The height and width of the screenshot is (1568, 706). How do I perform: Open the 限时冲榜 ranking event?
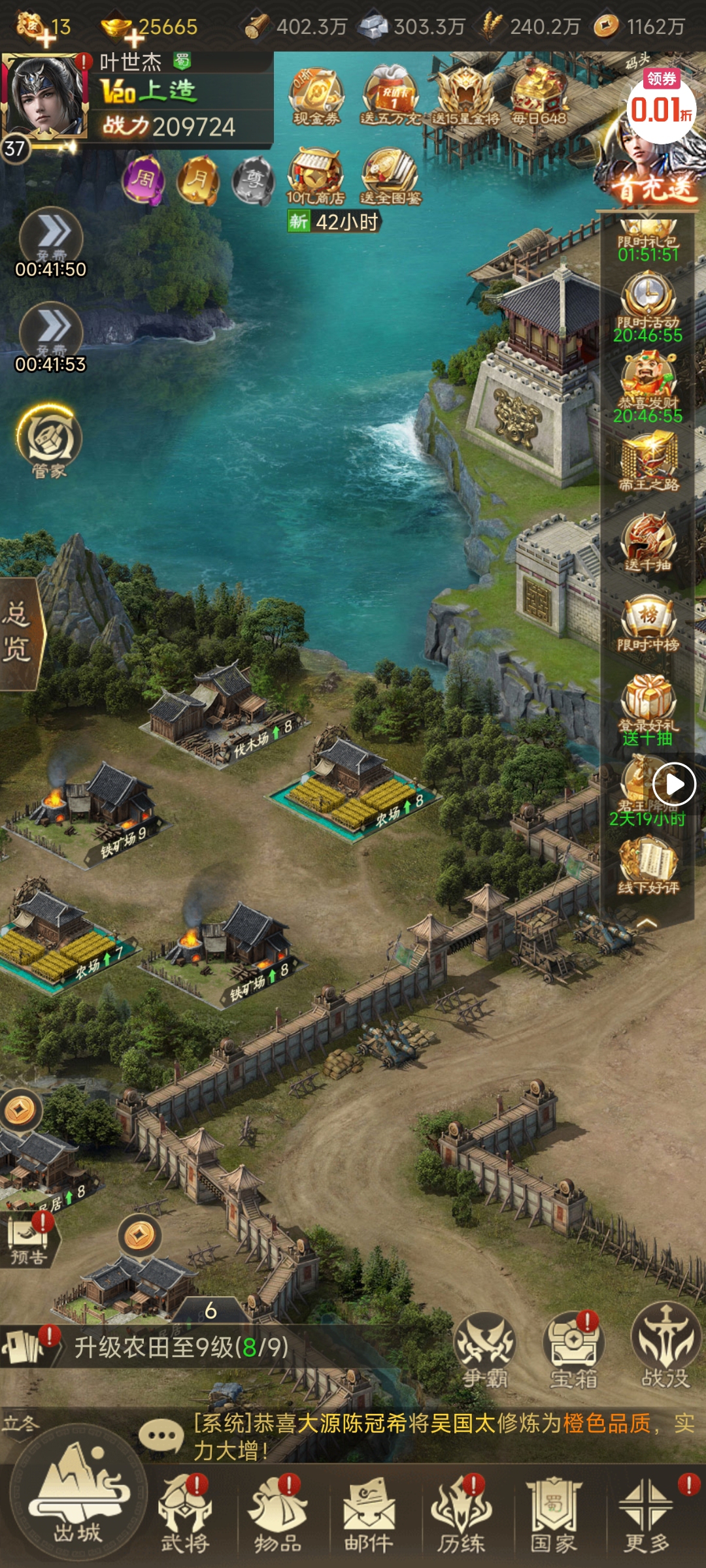[648, 624]
